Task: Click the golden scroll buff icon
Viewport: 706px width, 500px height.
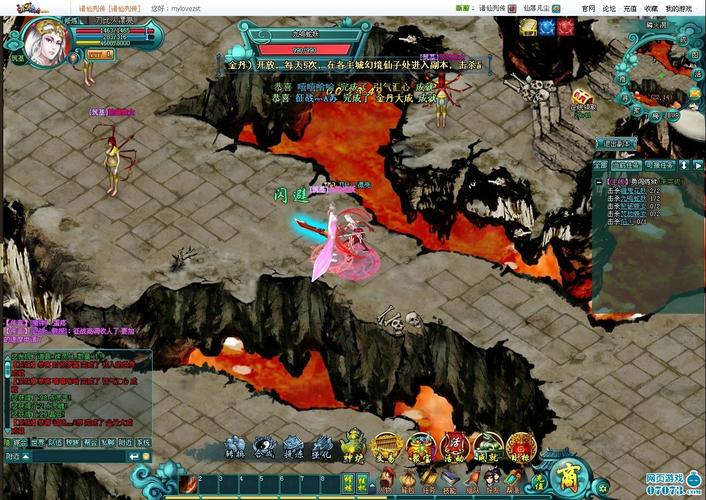Action: pyautogui.click(x=528, y=27)
